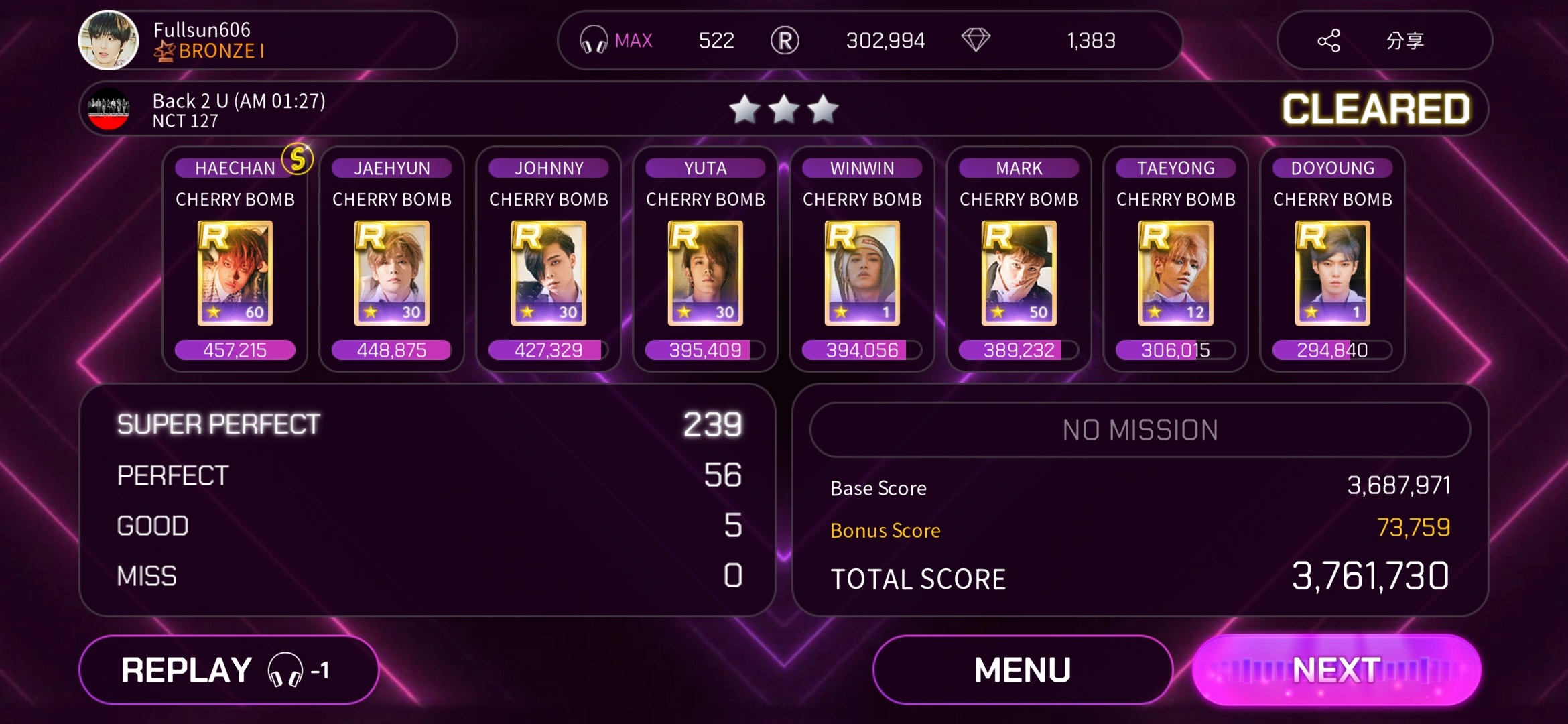Pick the YUTA Cherry Bomb card
The height and width of the screenshot is (724, 1568).
pos(706,273)
